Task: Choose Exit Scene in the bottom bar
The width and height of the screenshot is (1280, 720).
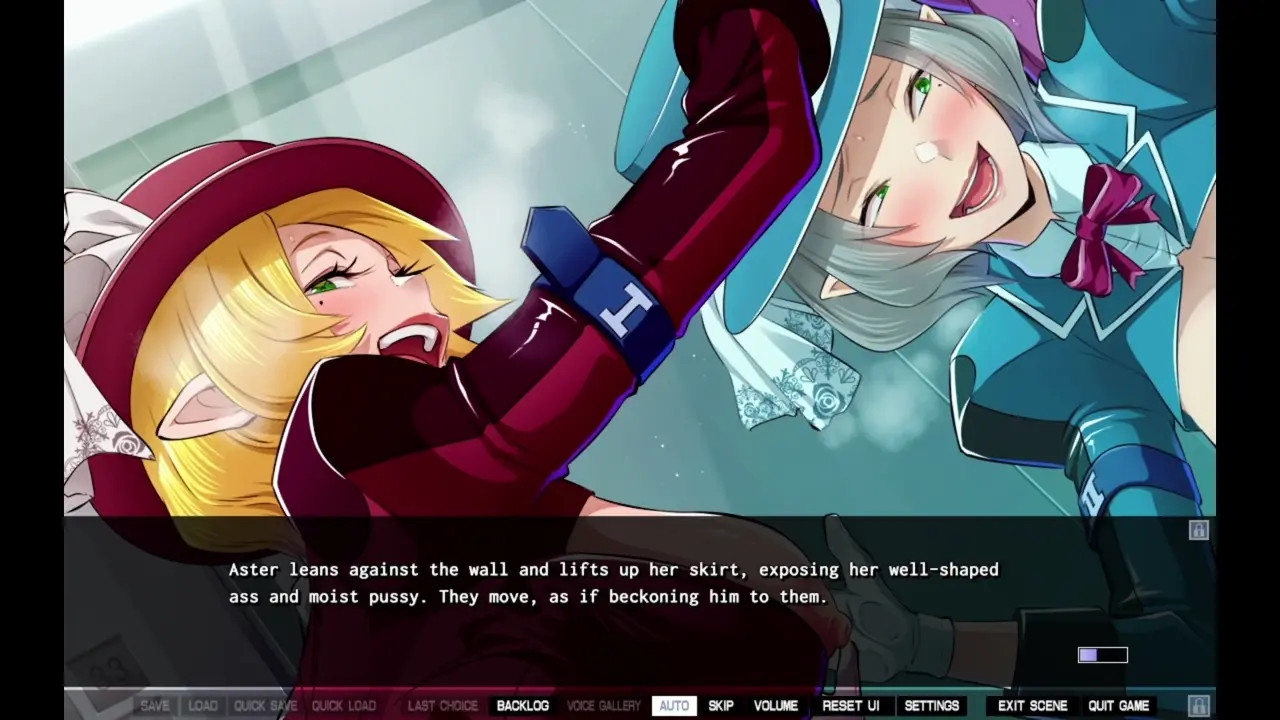Action: (1032, 706)
